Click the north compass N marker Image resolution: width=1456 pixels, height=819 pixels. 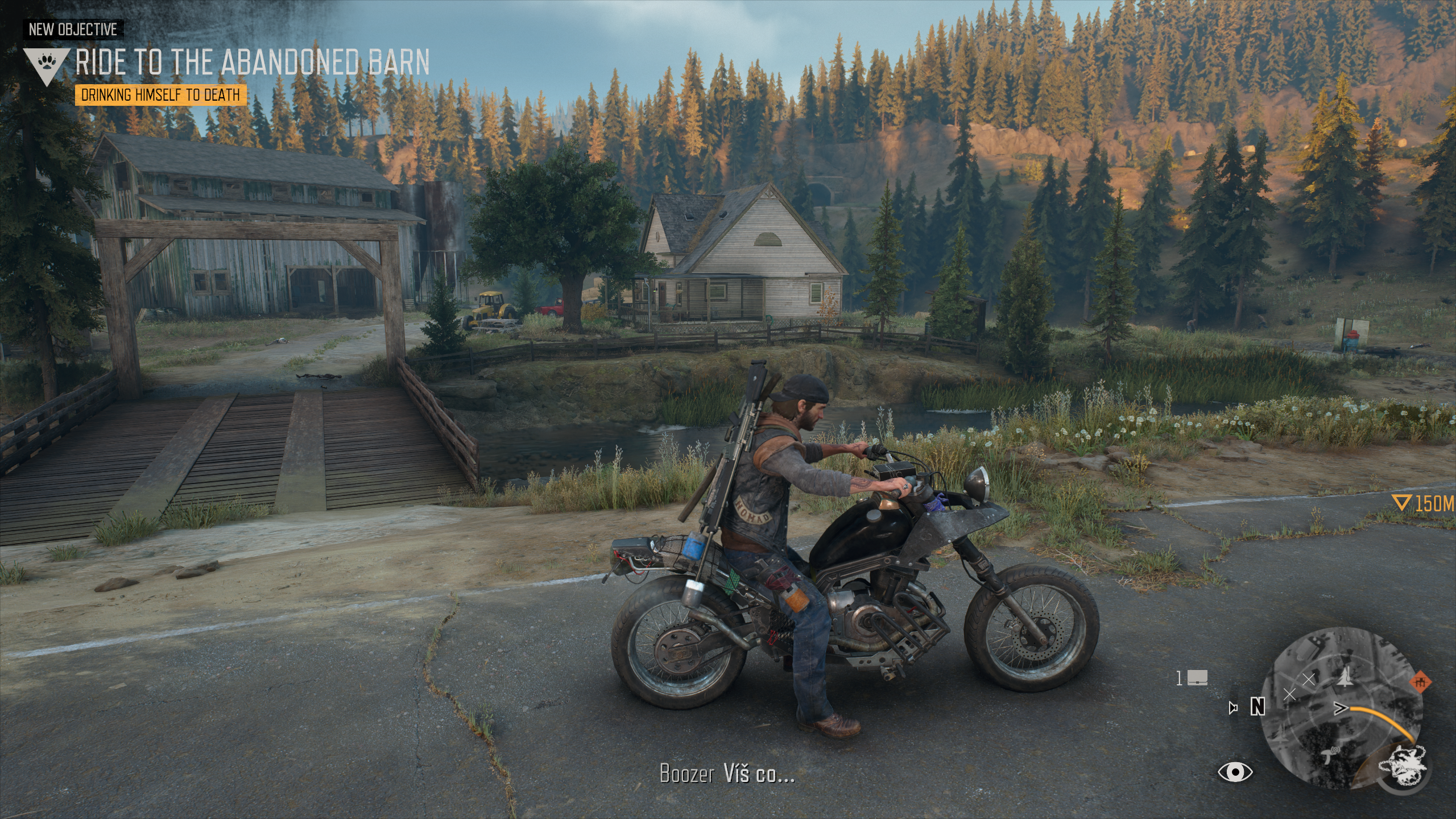click(x=1258, y=707)
